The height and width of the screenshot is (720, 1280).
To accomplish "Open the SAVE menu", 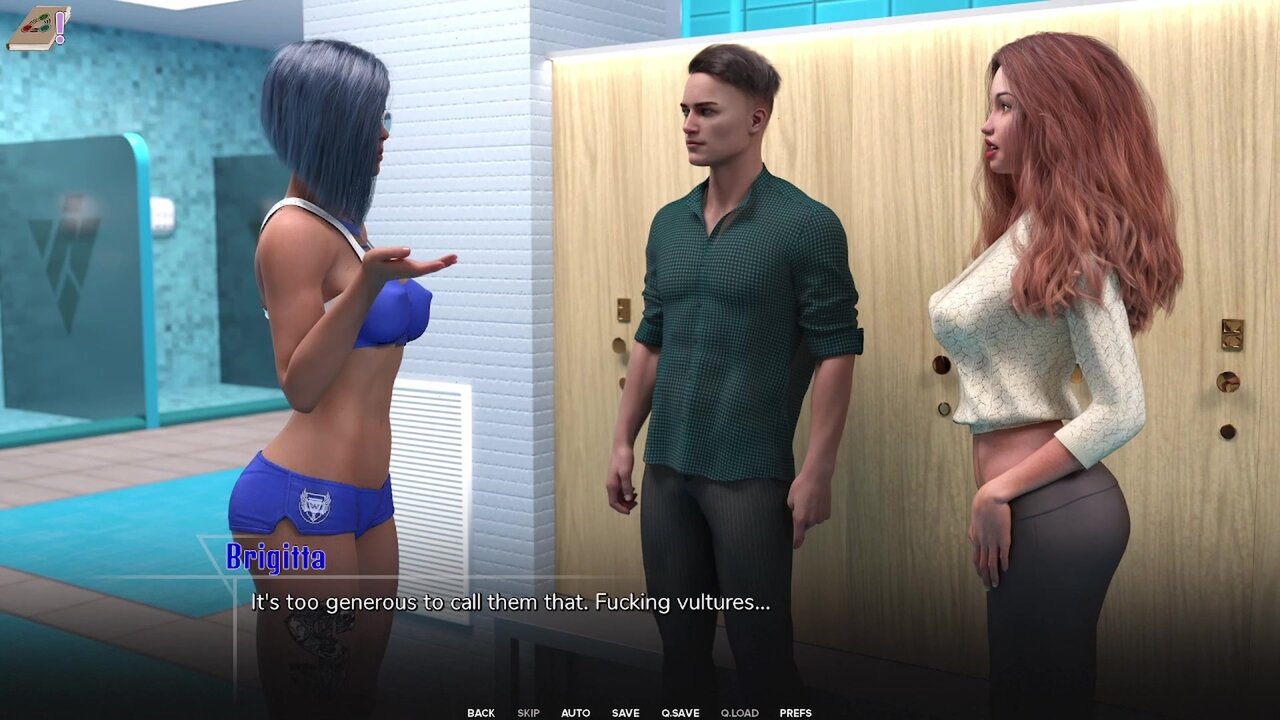I will [625, 713].
